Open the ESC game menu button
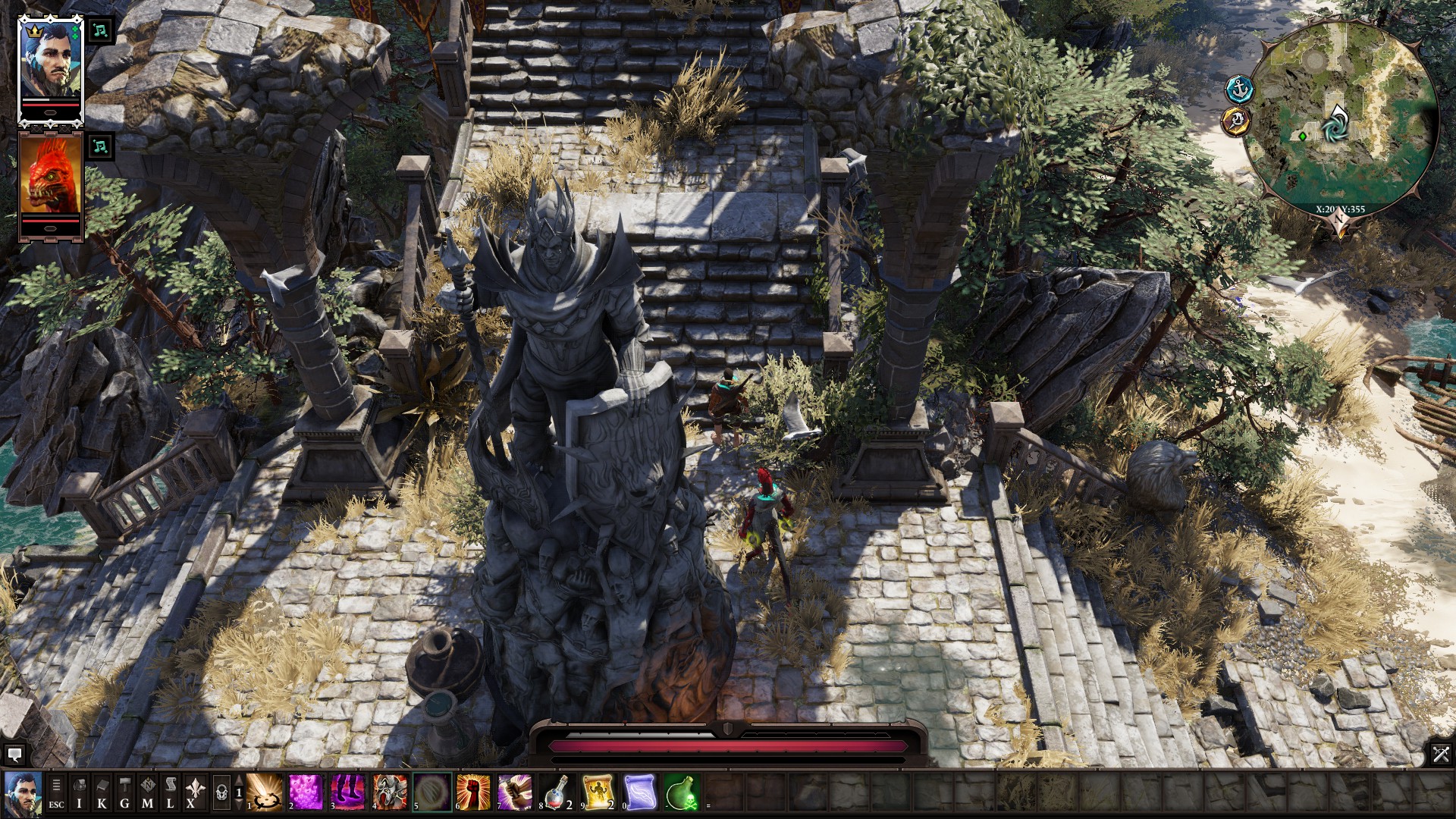 56,793
